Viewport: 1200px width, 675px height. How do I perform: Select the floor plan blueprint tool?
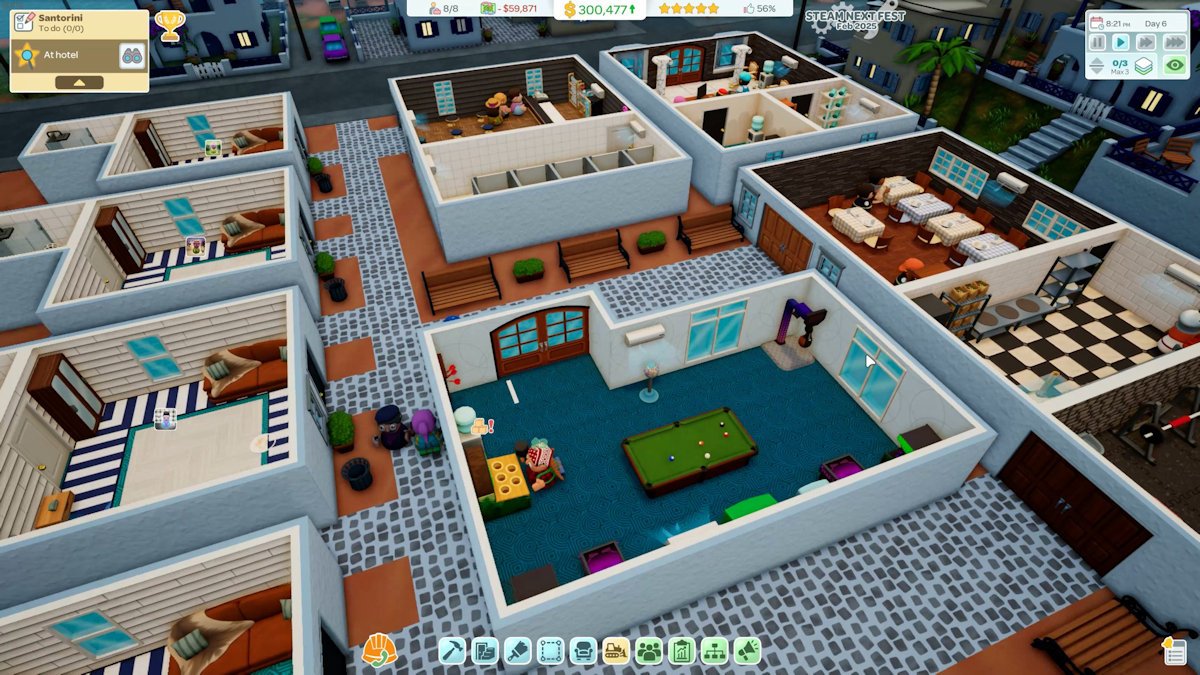pos(485,651)
